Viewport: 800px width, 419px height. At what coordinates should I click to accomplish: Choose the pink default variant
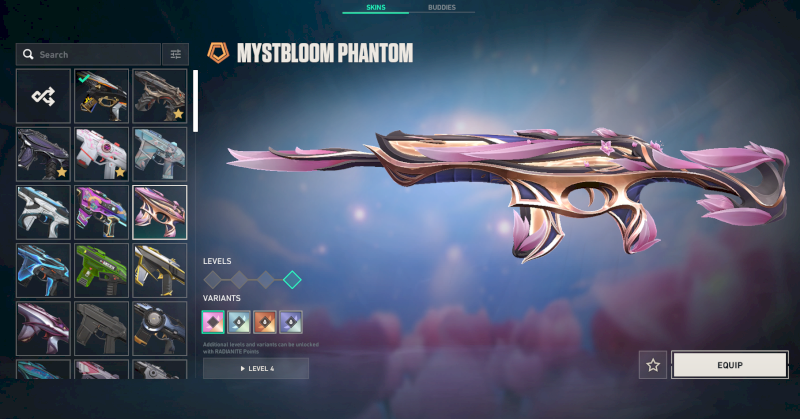tap(214, 322)
